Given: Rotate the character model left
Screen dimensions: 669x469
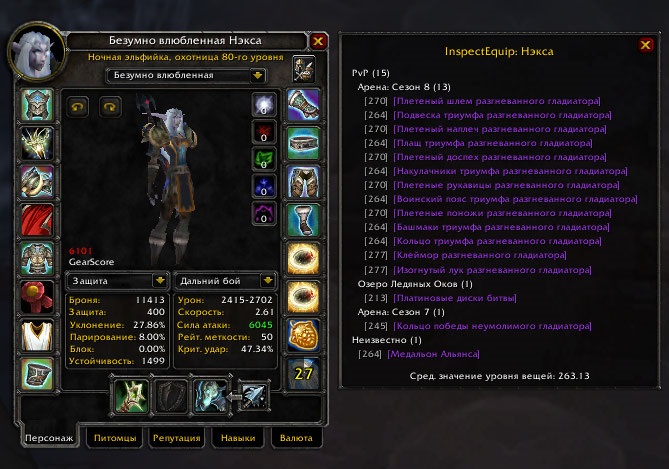Looking at the screenshot, I should pos(78,103).
